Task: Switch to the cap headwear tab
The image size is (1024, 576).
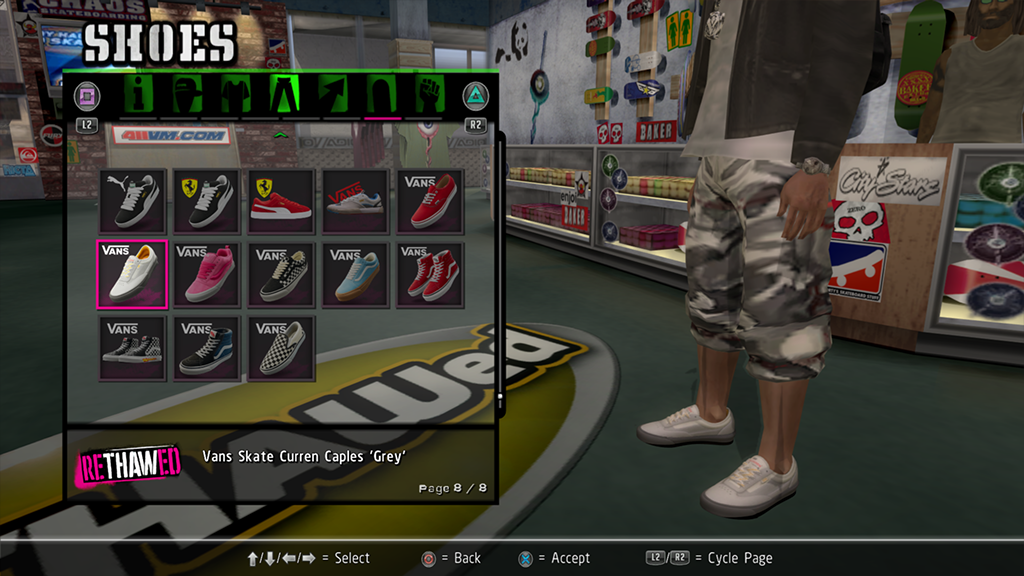Action: click(188, 95)
